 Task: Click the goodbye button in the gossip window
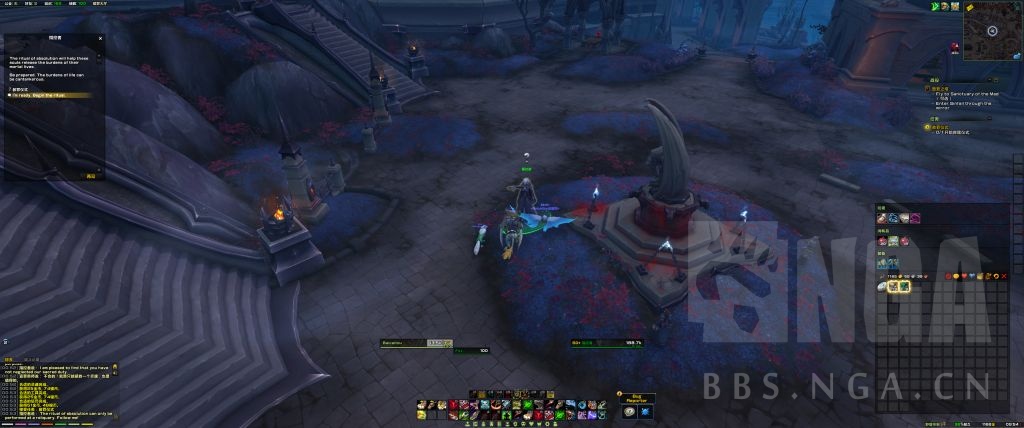[x=90, y=176]
